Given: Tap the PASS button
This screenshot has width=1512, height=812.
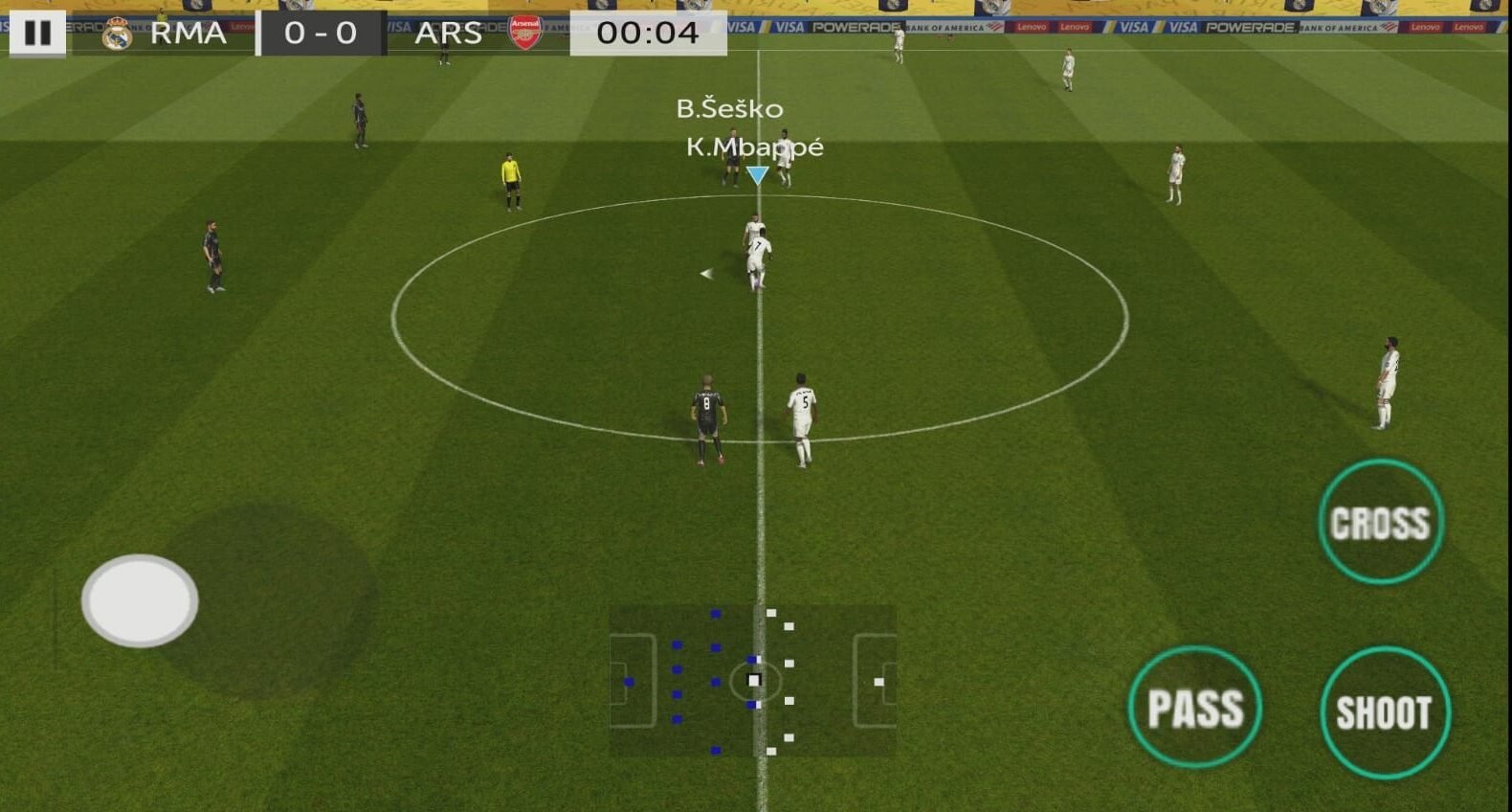Looking at the screenshot, I should [1194, 708].
